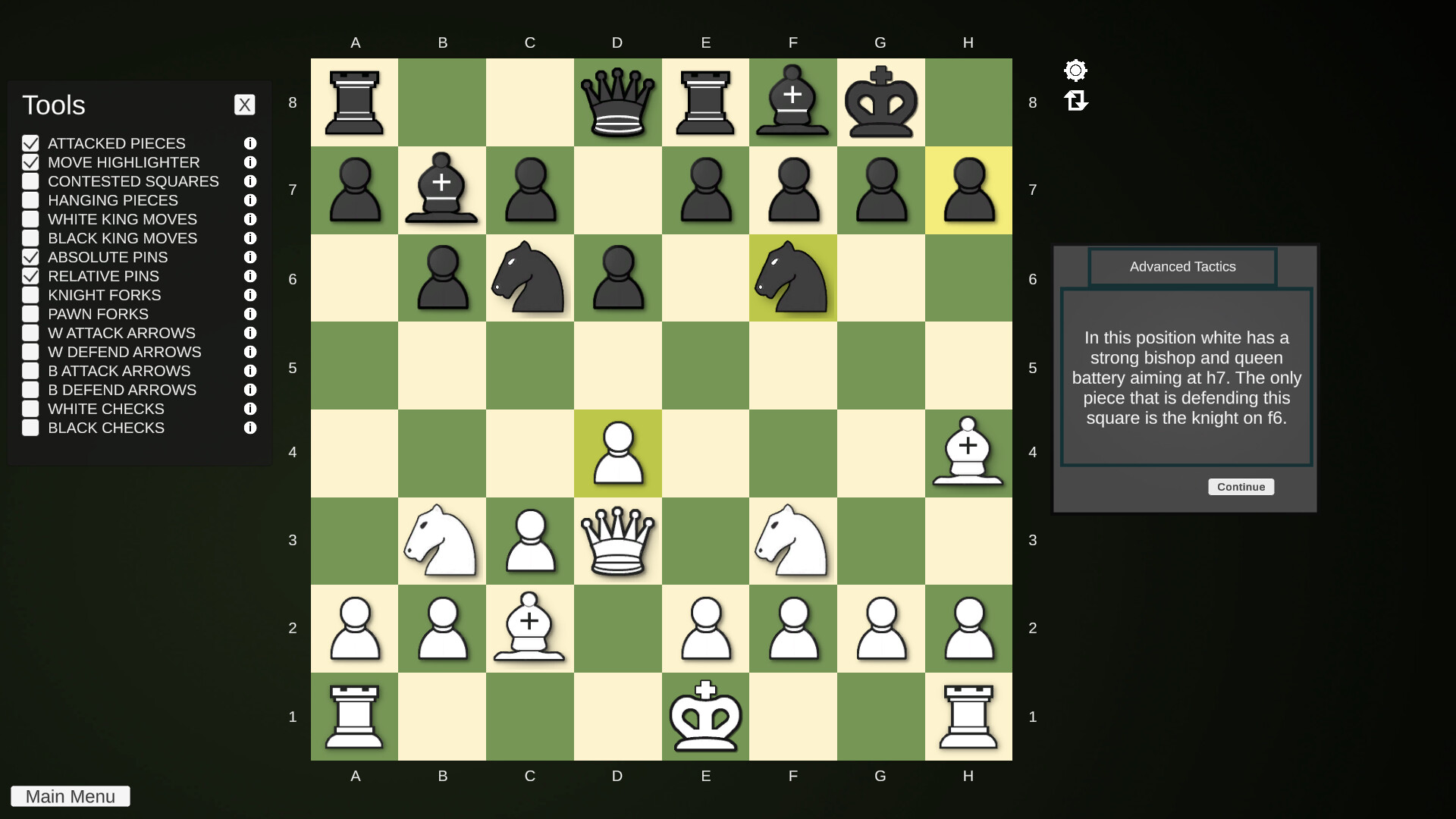Click the flip board icon
Viewport: 1456px width, 819px height.
(x=1077, y=101)
